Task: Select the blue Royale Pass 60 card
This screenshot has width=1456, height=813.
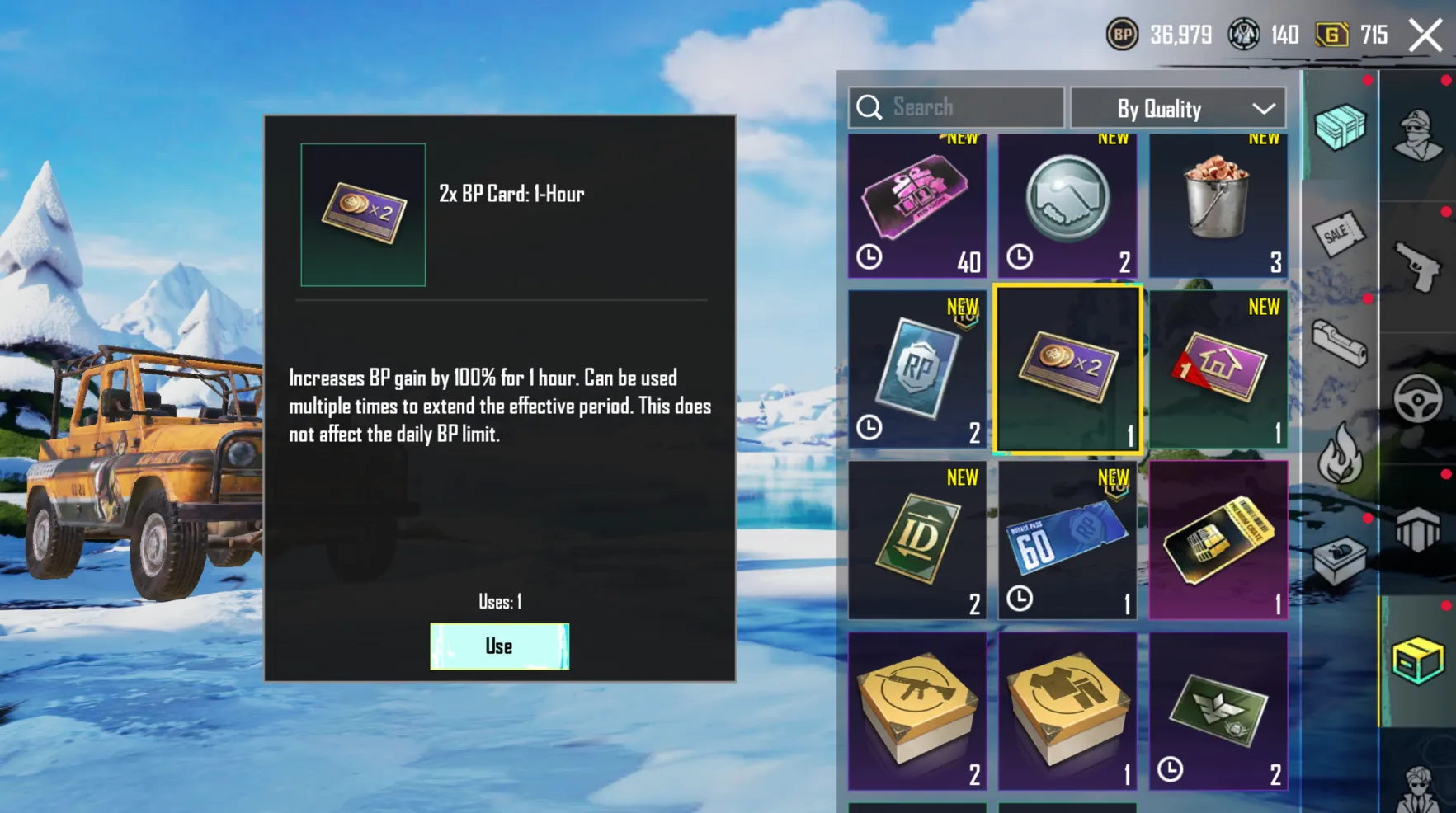Action: [1067, 540]
